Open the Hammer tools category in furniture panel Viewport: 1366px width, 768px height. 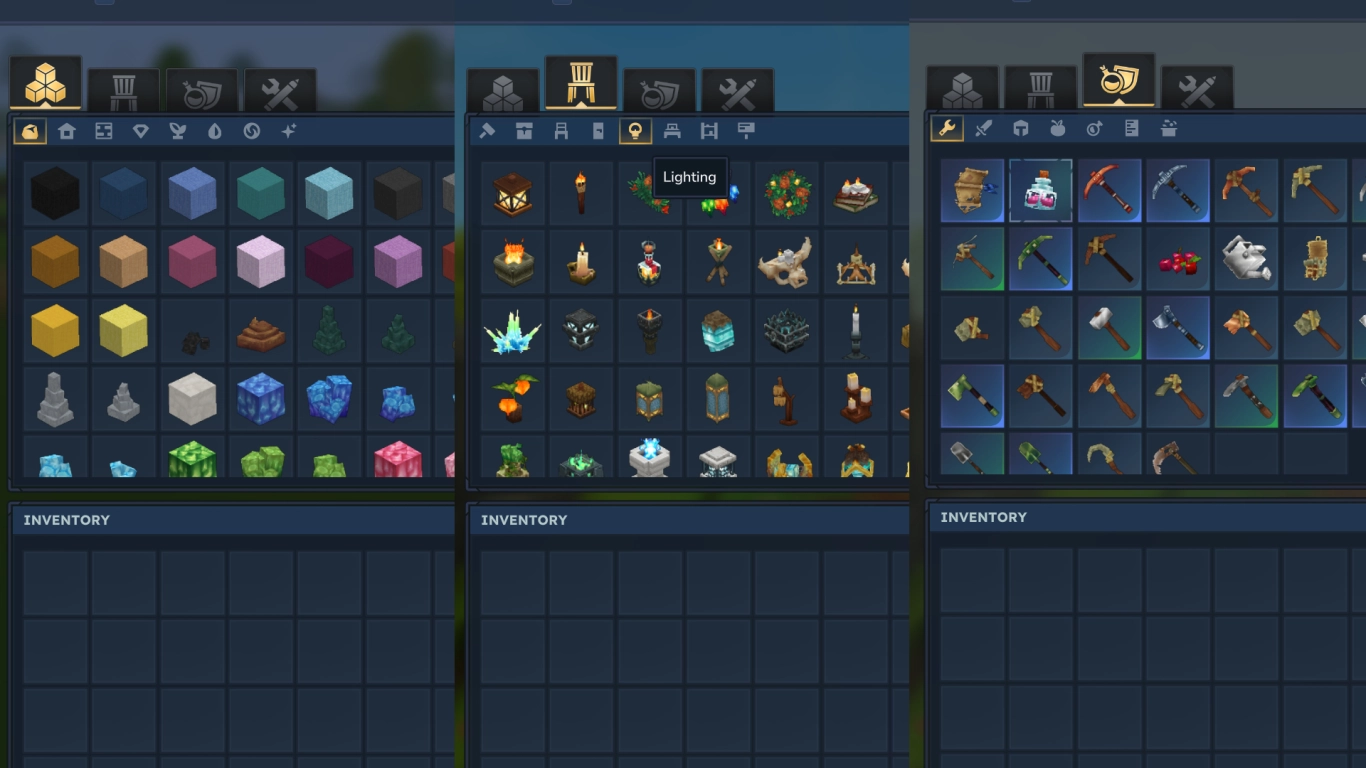coord(489,130)
